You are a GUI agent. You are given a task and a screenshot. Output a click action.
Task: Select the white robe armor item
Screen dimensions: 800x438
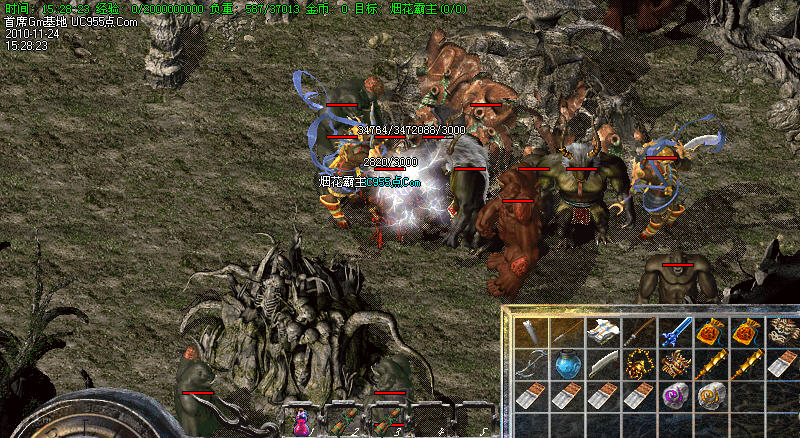[602, 332]
